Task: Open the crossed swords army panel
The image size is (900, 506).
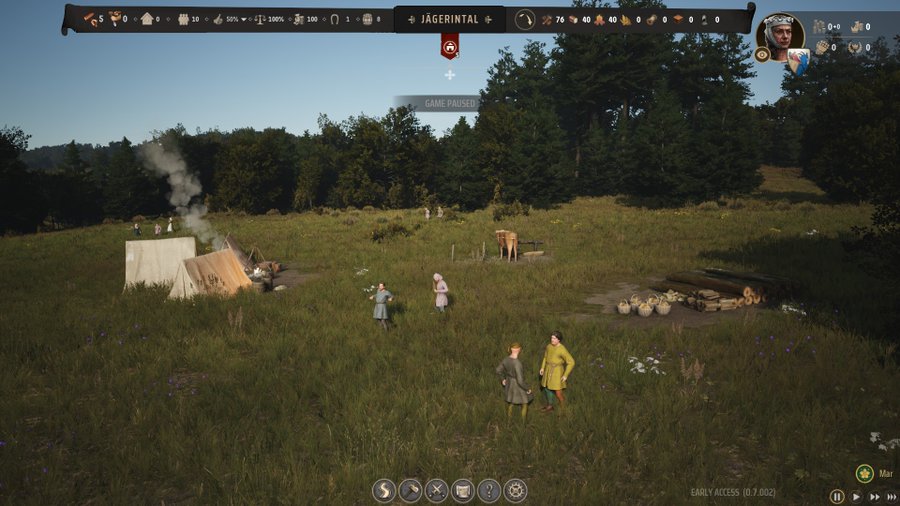Action: [437, 491]
